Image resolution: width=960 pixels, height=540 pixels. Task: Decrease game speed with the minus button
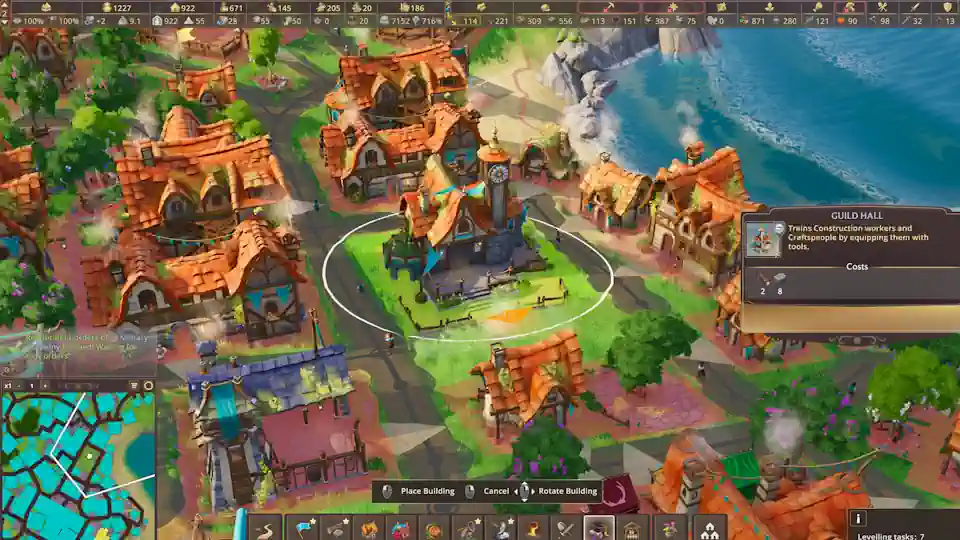17,385
